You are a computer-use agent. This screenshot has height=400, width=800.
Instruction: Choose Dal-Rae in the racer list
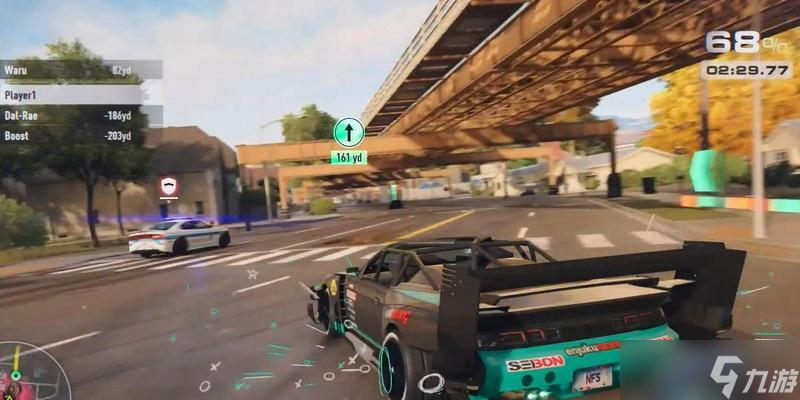[80, 115]
